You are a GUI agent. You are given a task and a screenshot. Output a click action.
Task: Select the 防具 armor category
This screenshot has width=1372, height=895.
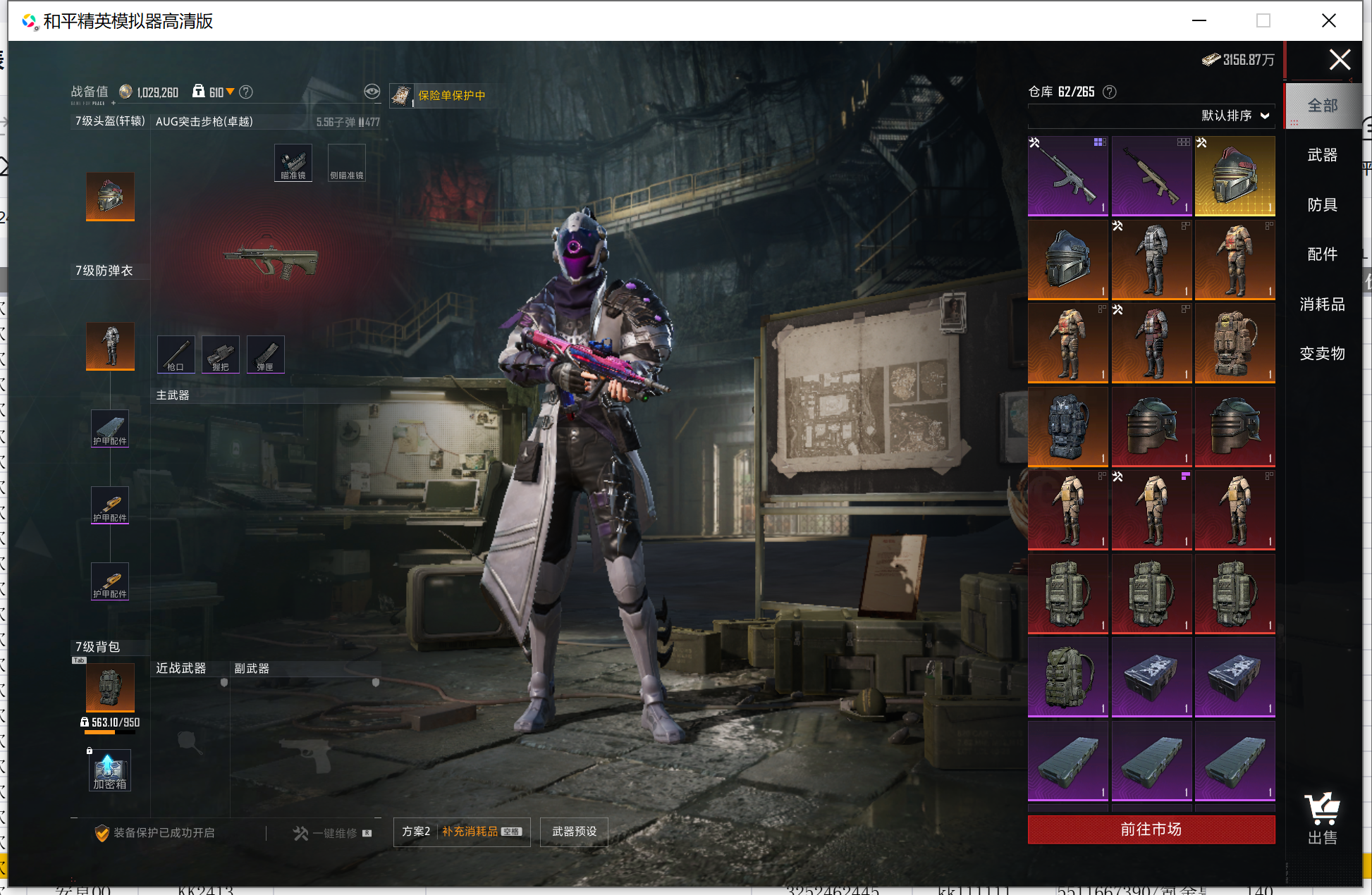click(1322, 205)
